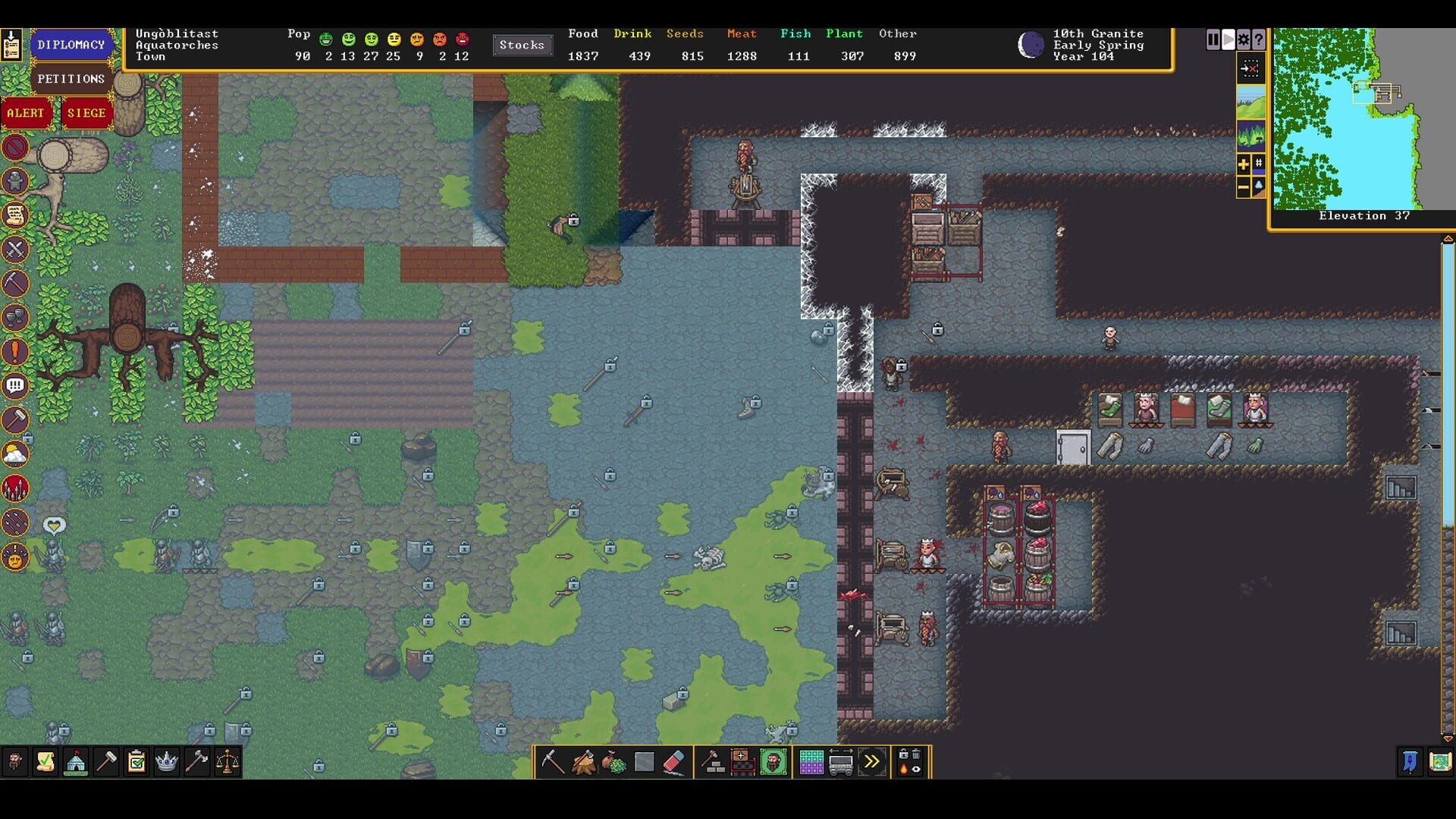1456x819 pixels.
Task: Select the chop trees designation tool
Action: click(x=583, y=762)
